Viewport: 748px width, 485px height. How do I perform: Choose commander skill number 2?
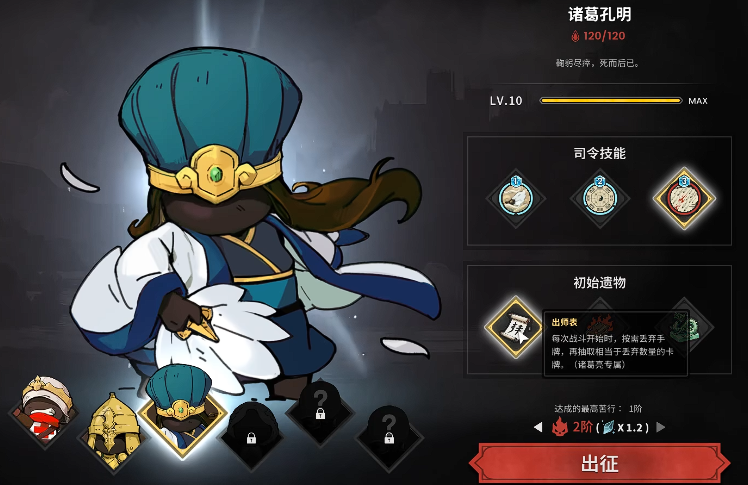(600, 197)
